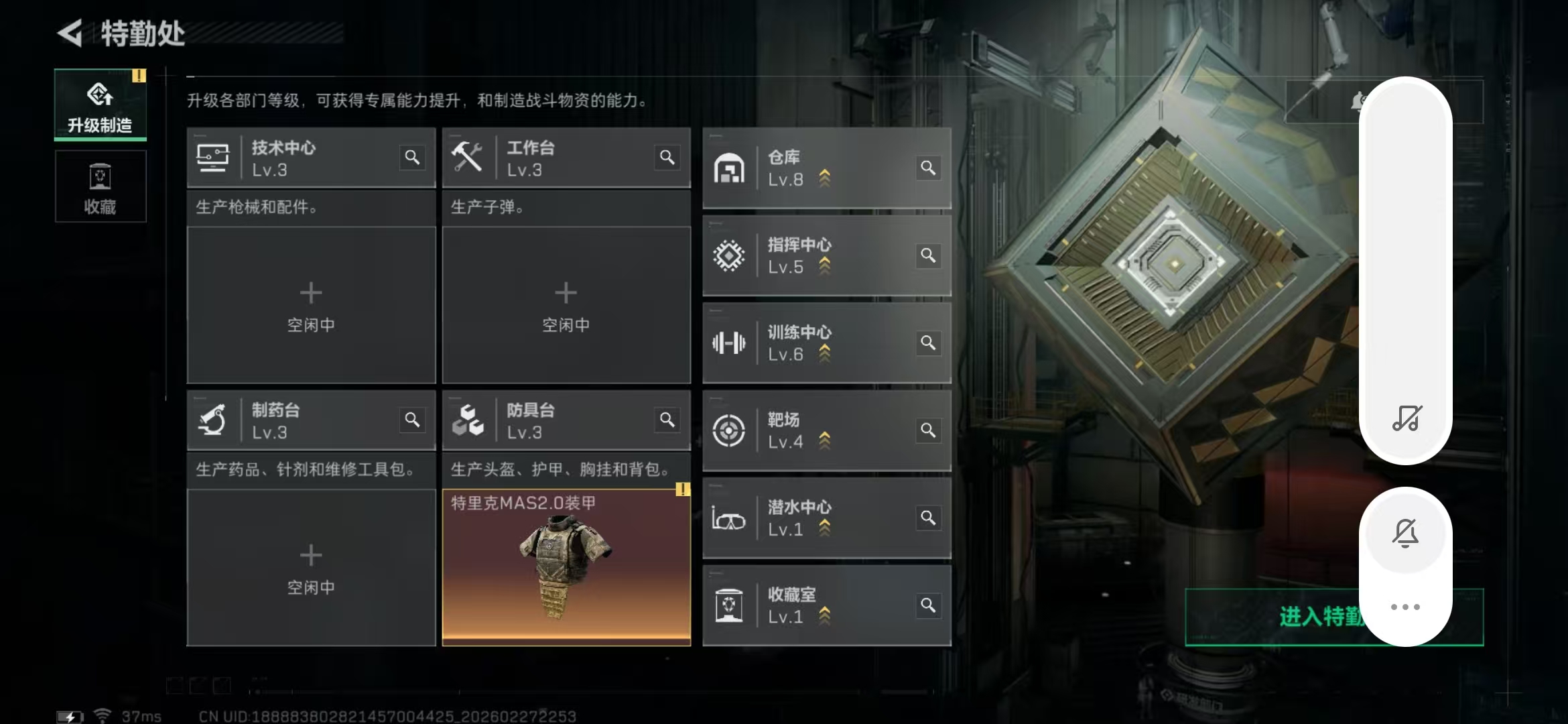Click the 潜水中心 diving mask icon
The width and height of the screenshot is (1568, 724).
click(x=730, y=518)
